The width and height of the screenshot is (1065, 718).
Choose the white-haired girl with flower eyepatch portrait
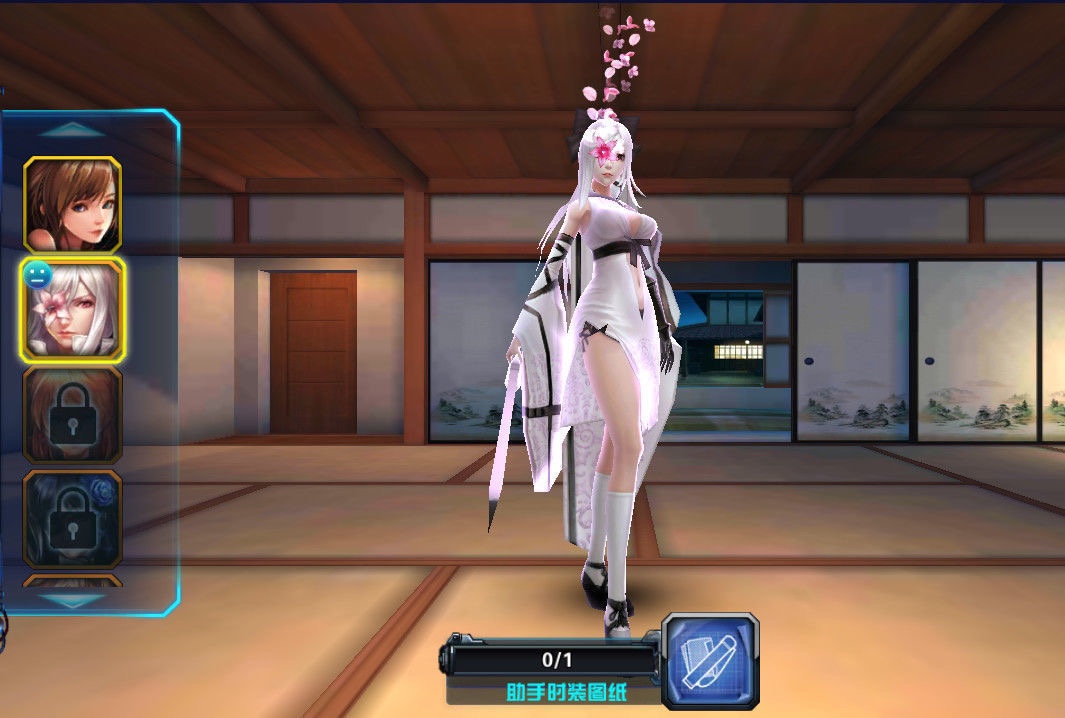(x=73, y=310)
